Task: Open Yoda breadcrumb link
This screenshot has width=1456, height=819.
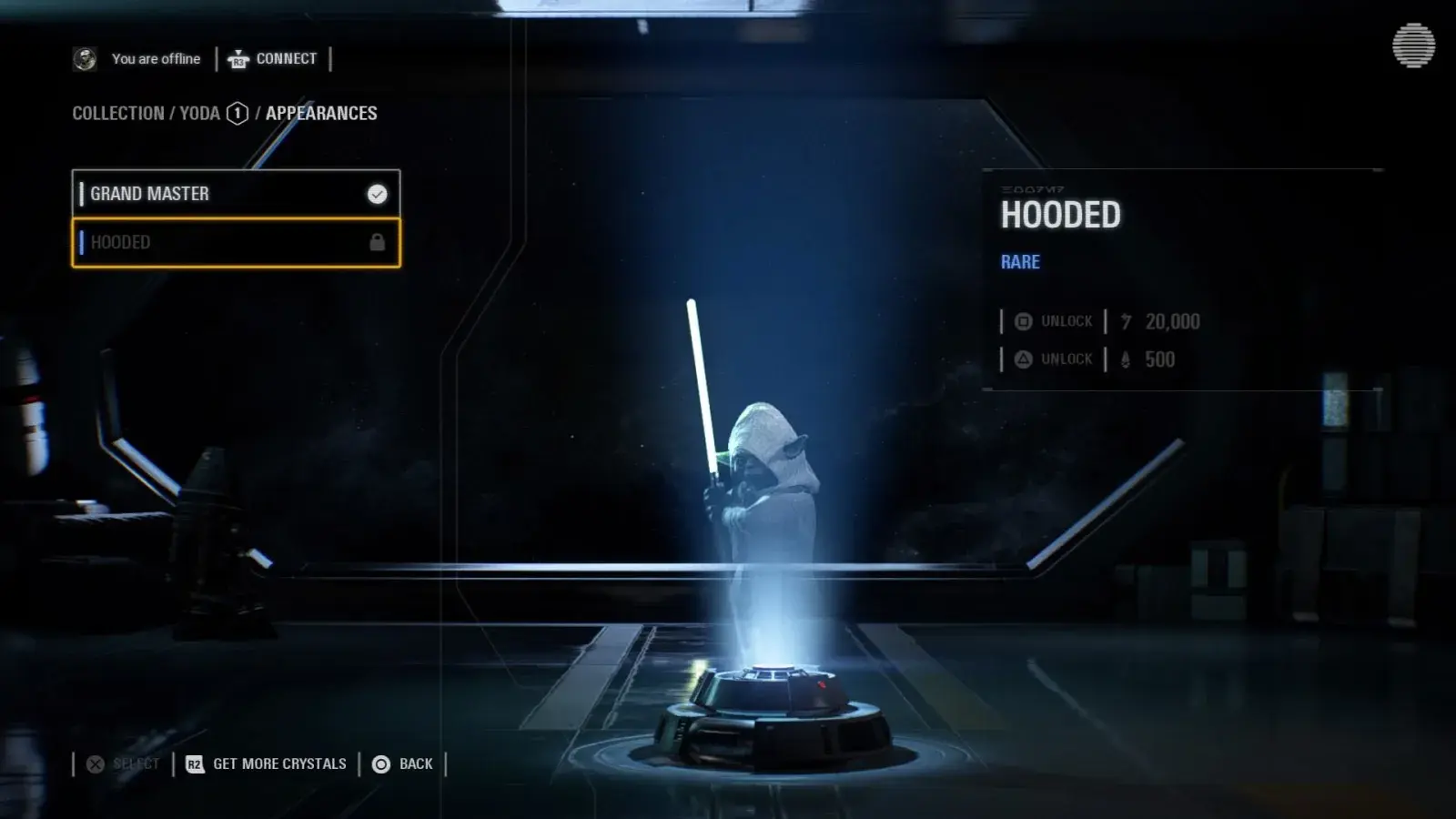Action: click(200, 114)
